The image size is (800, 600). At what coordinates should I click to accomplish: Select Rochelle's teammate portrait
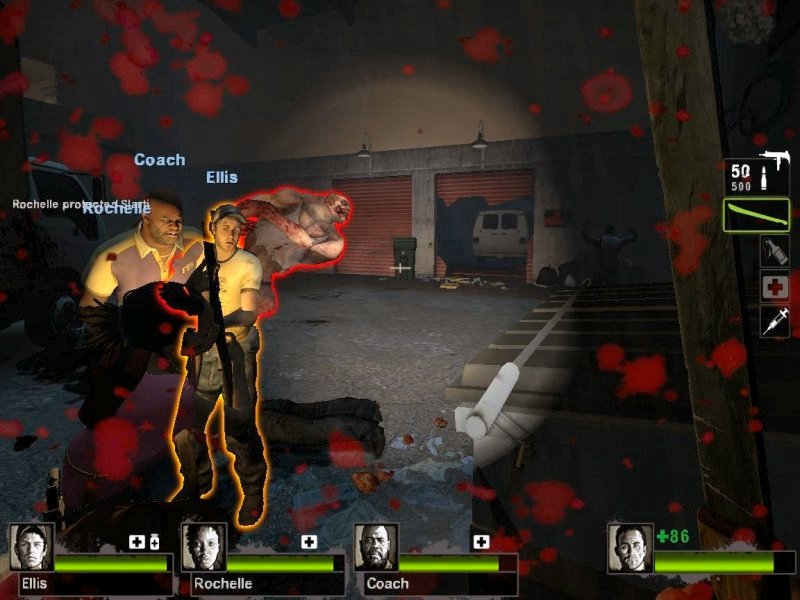[204, 547]
